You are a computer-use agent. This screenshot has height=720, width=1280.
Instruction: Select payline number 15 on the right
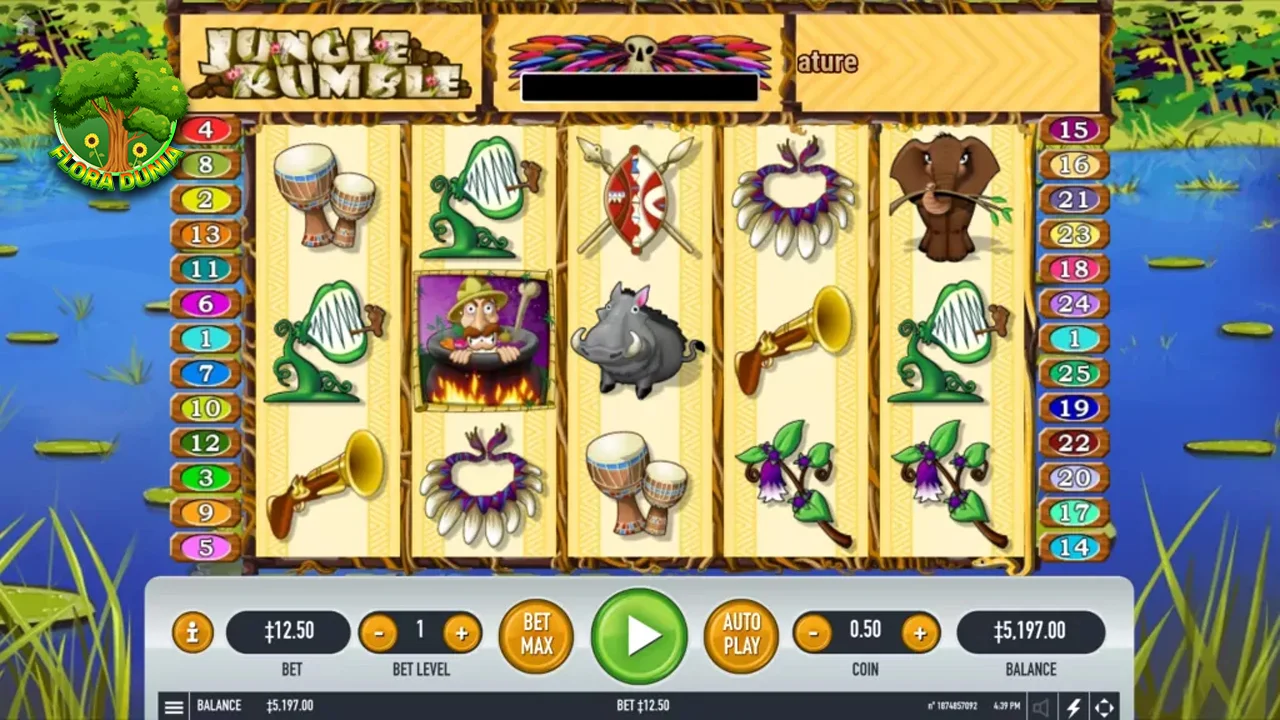click(x=1074, y=130)
